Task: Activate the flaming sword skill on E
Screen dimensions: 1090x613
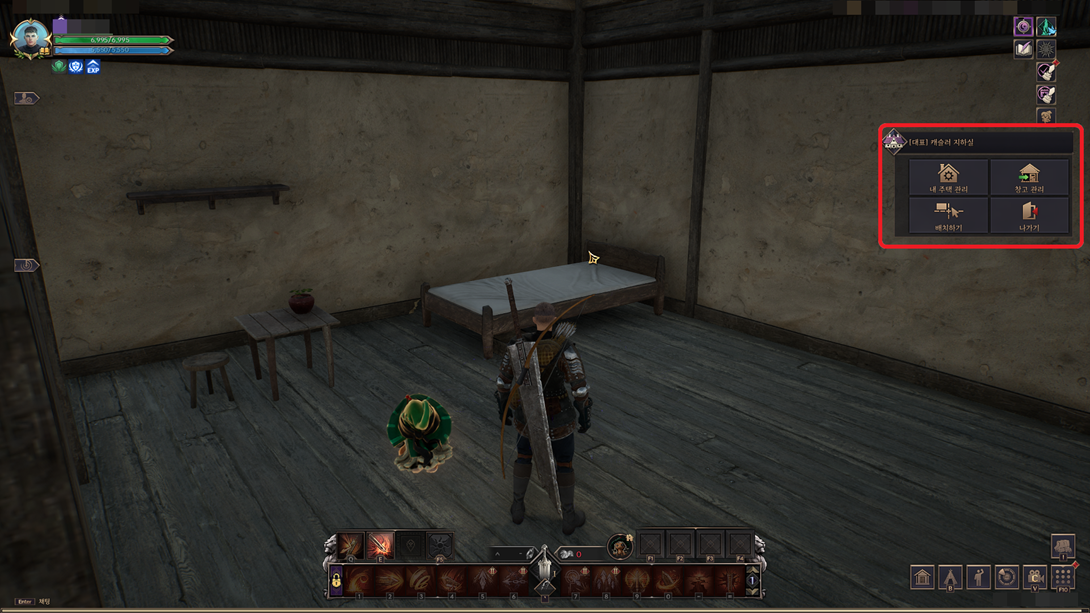Action: click(380, 546)
